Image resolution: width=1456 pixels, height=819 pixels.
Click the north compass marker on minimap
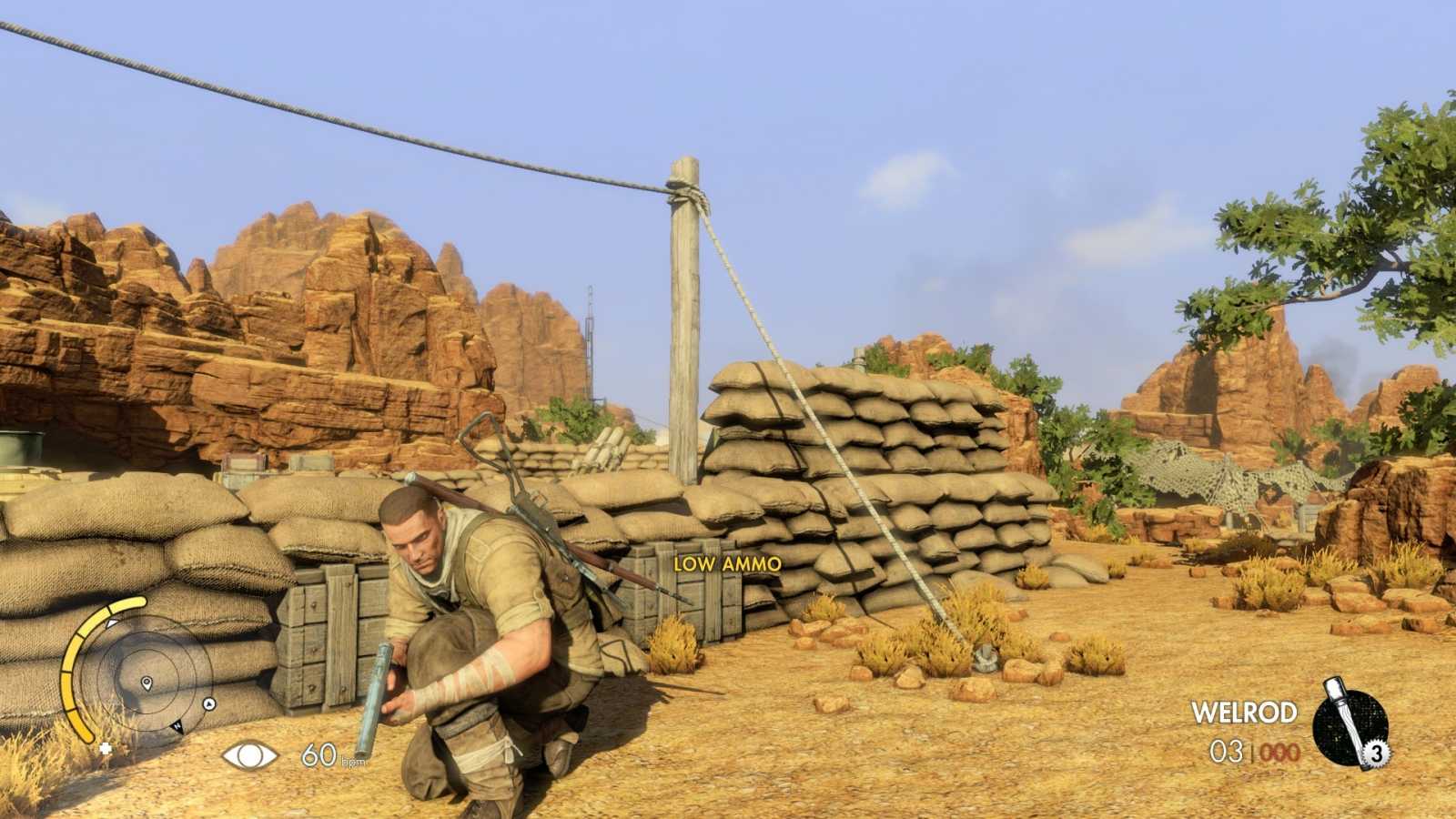pyautogui.click(x=178, y=727)
